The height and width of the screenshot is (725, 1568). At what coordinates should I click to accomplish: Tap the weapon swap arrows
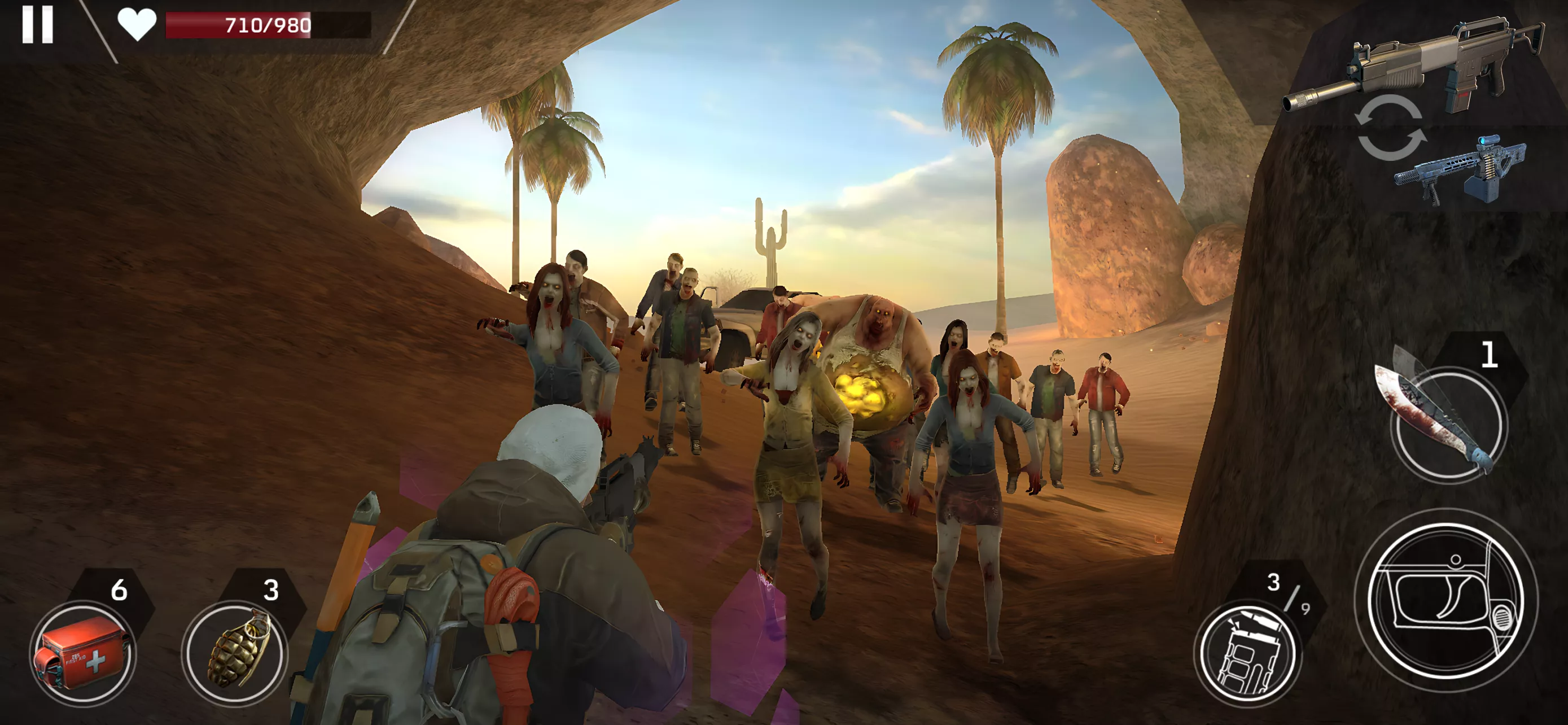click(1390, 129)
